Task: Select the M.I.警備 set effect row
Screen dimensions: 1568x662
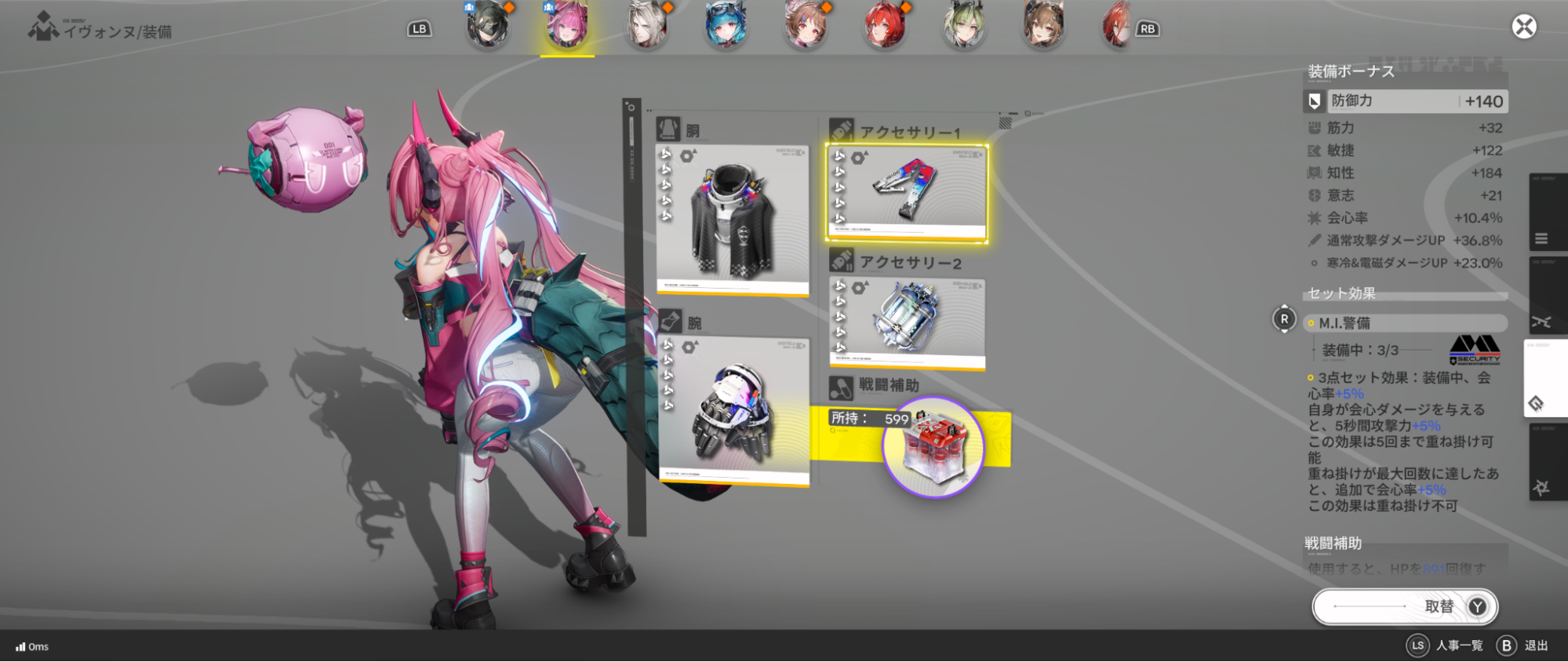Action: point(1404,323)
